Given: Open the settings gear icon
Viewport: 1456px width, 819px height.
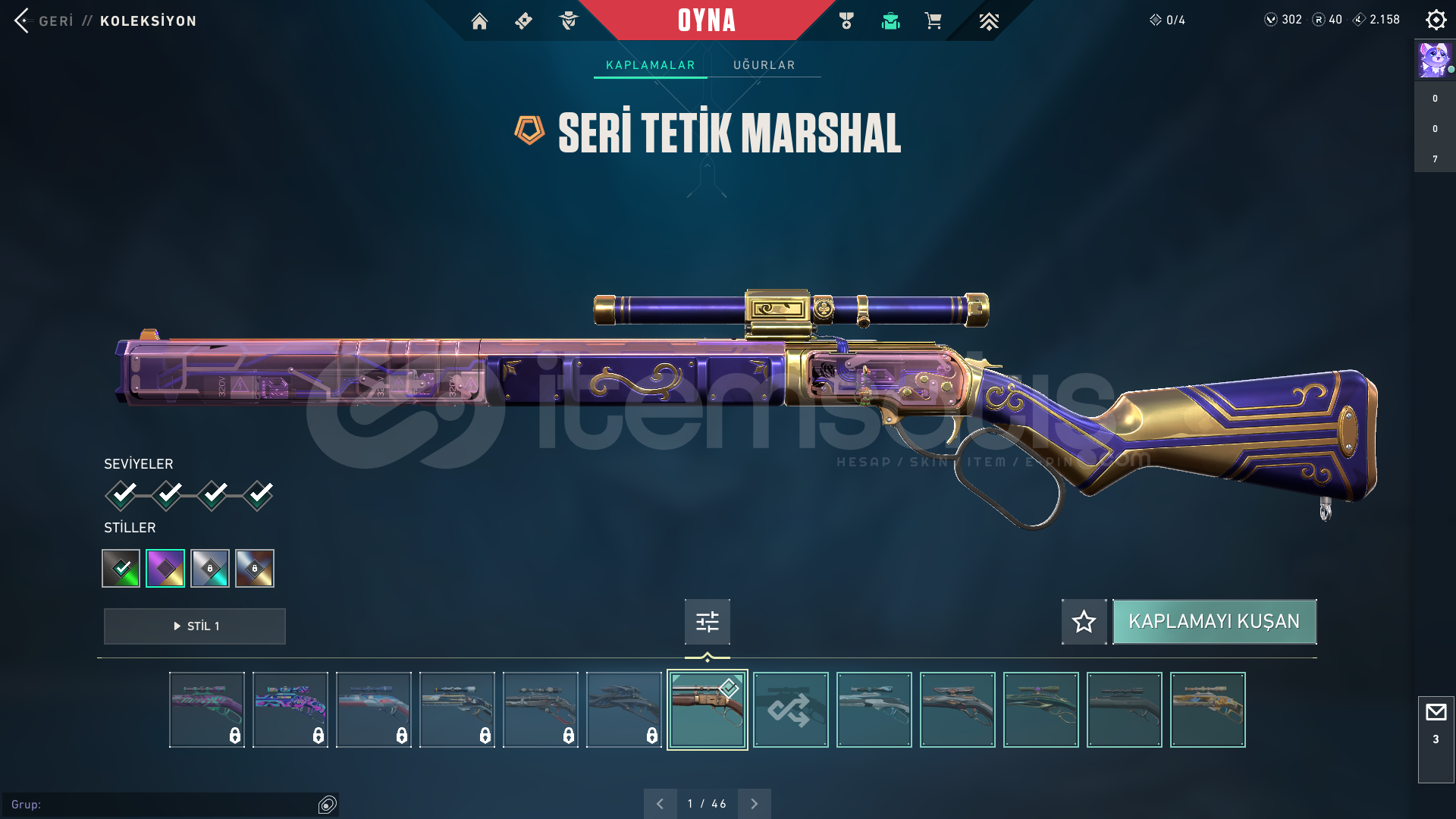Looking at the screenshot, I should coord(1436,20).
